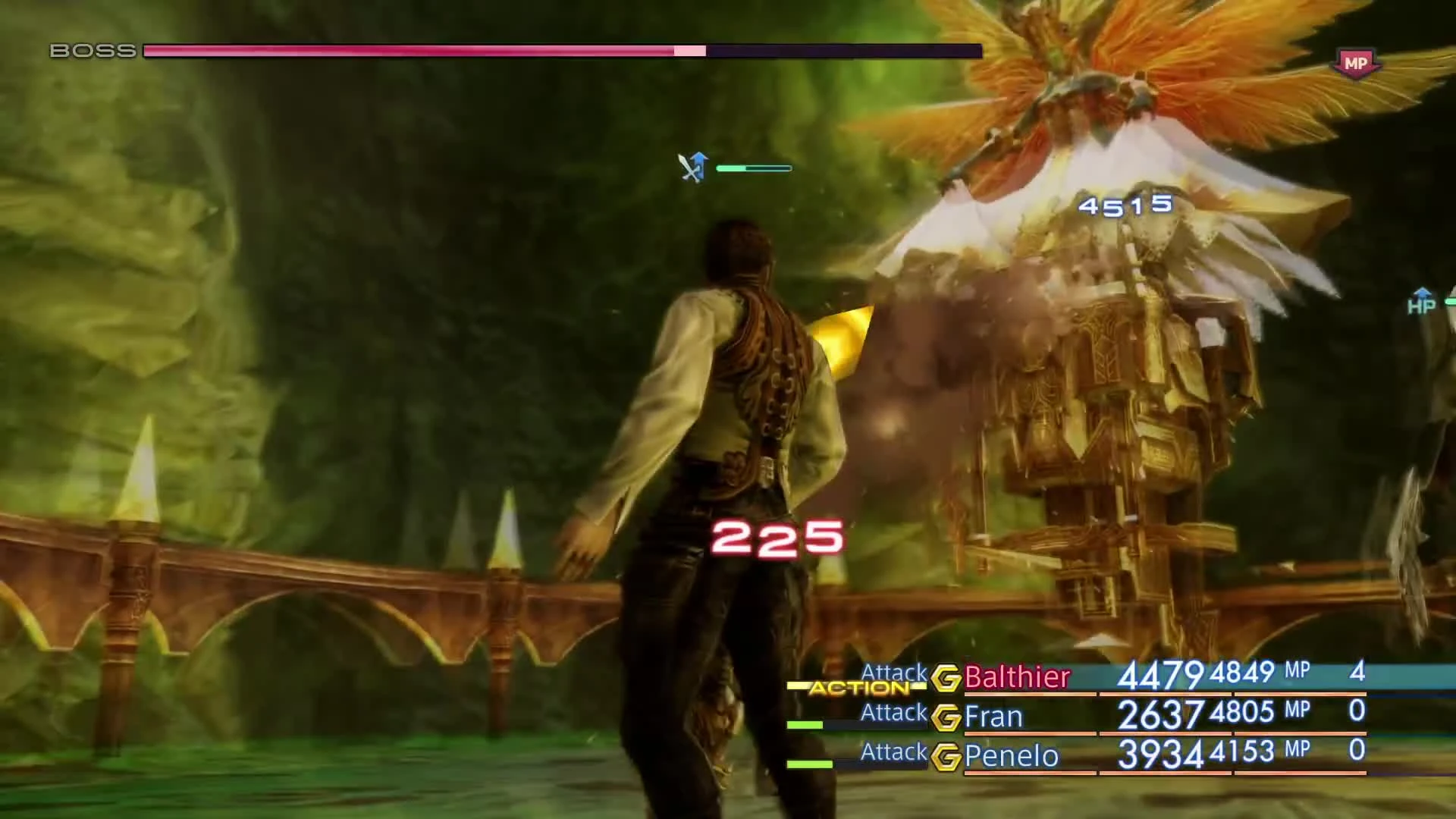Viewport: 1456px width, 819px height.
Task: Click the gambit G icon beside Fran
Action: point(946,717)
